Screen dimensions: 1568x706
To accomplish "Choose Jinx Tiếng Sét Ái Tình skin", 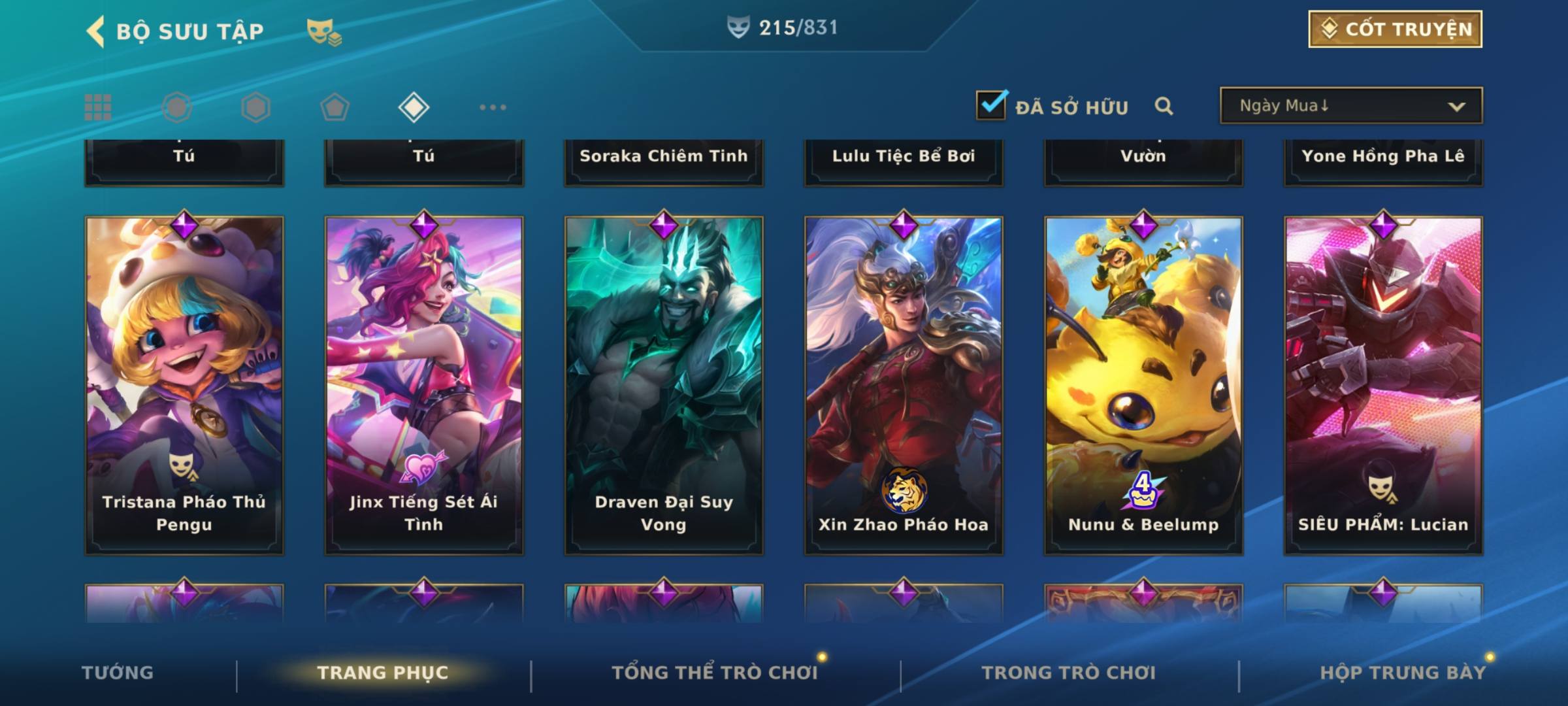I will pos(424,386).
